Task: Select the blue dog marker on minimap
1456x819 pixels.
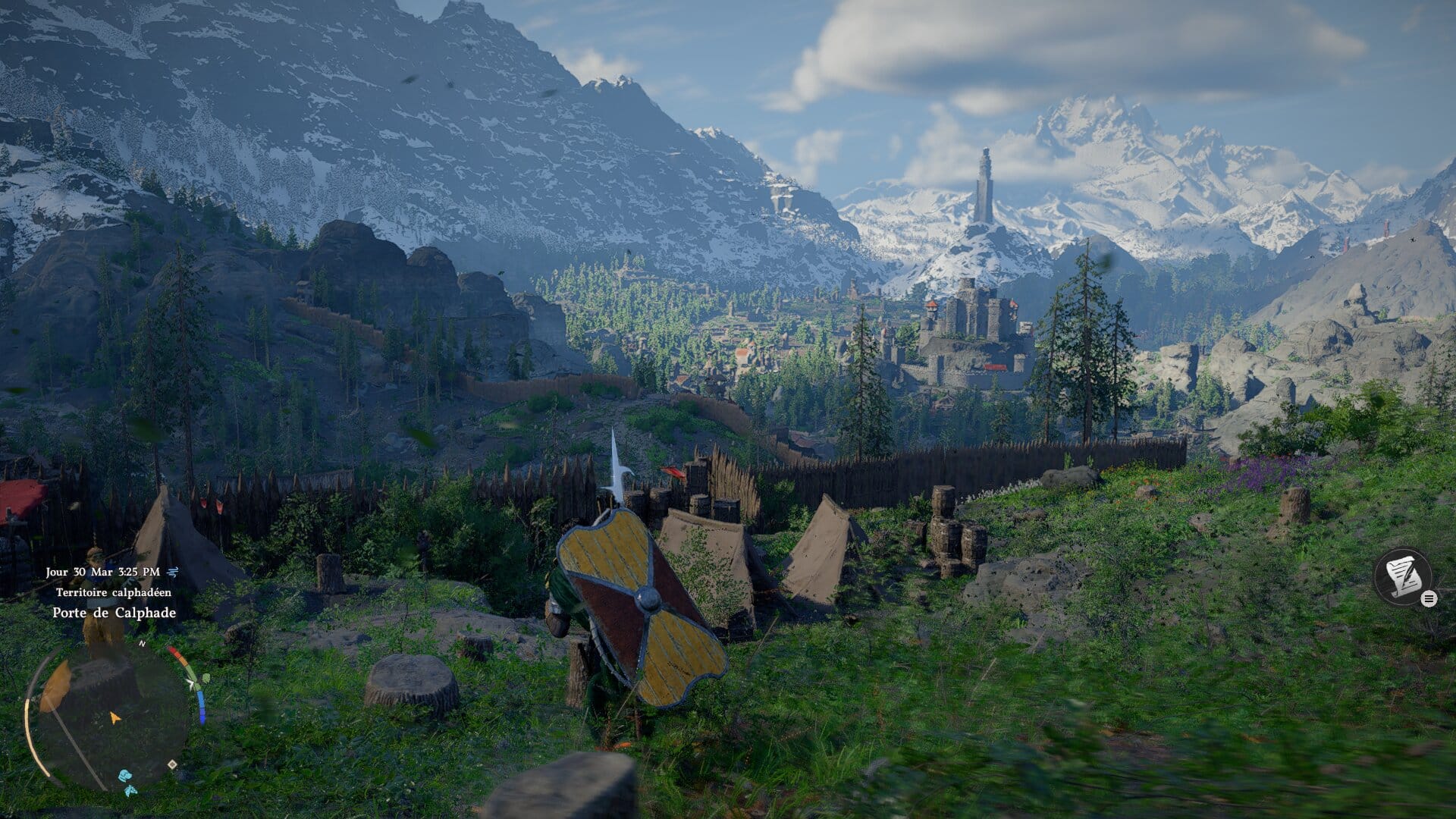Action: 124,775
